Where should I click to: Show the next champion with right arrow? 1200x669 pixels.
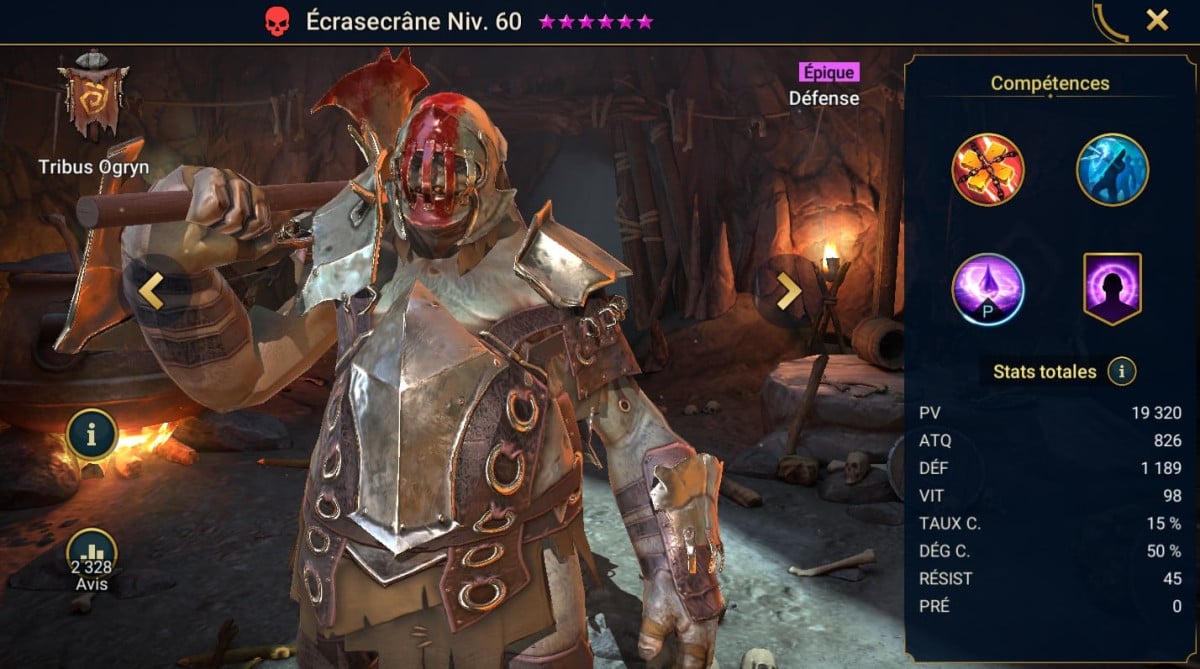click(x=789, y=290)
